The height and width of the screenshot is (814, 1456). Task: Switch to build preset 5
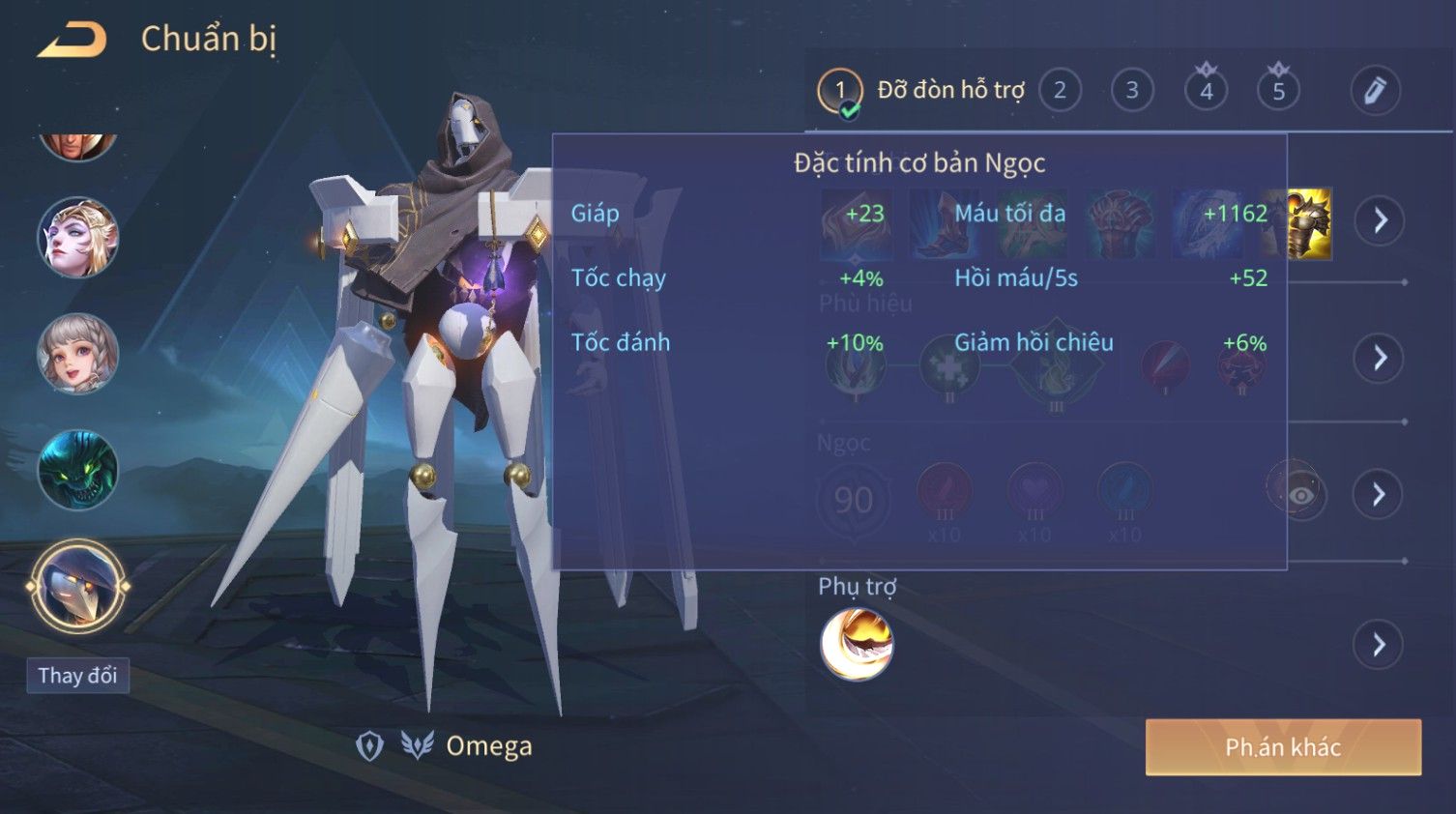click(x=1278, y=91)
